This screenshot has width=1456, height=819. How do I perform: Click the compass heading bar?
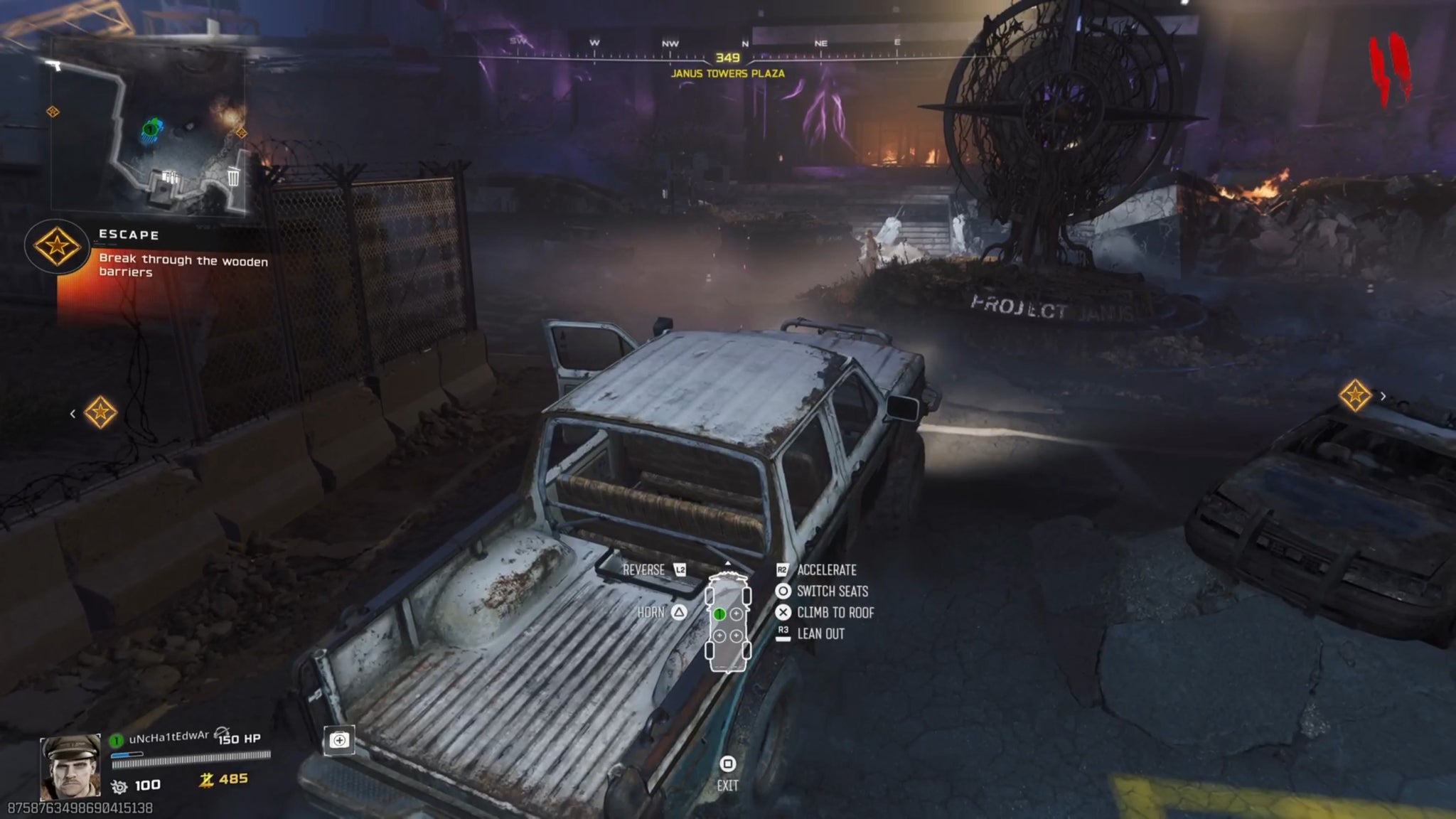click(727, 51)
